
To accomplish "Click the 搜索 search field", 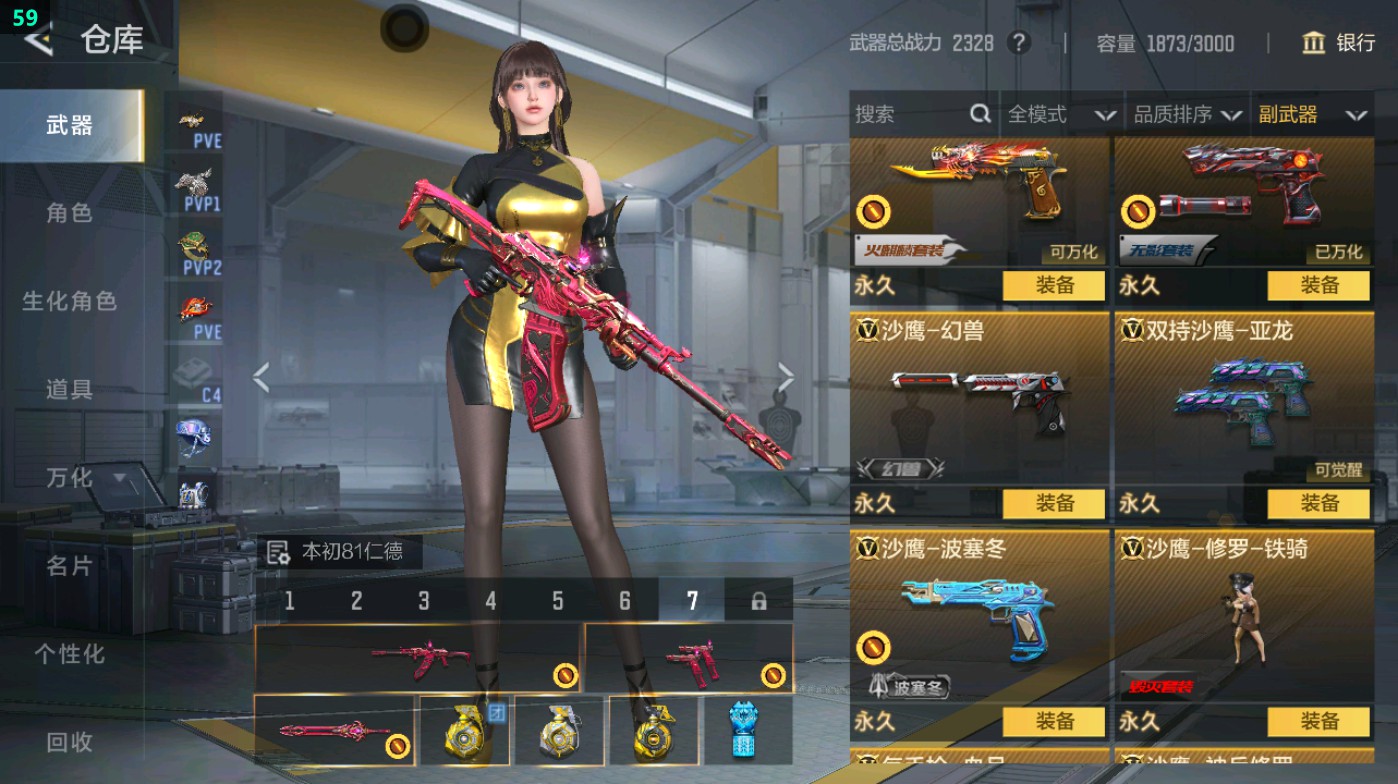I will [x=910, y=115].
